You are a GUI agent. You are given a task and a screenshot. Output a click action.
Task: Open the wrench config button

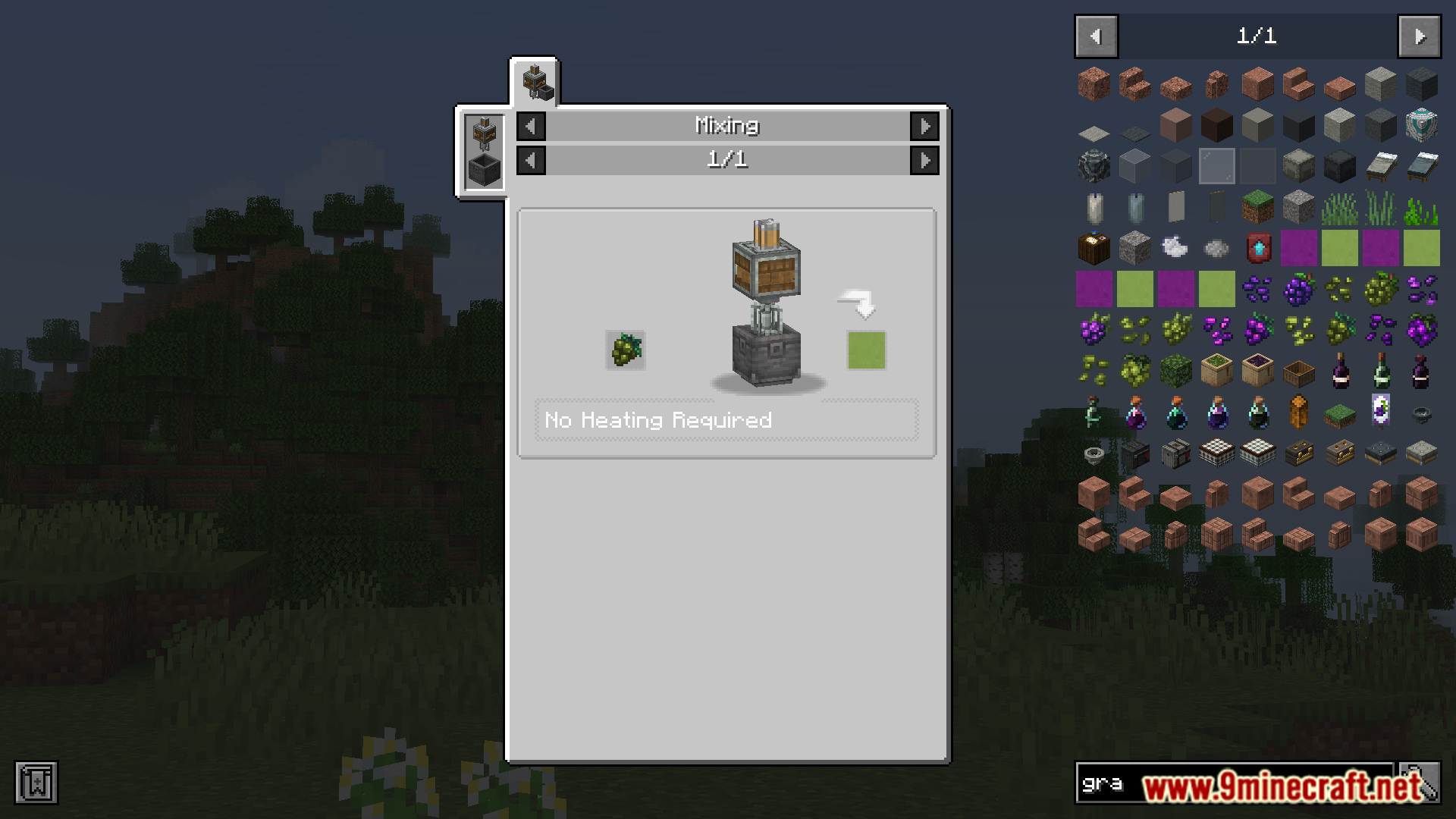coord(1420,783)
